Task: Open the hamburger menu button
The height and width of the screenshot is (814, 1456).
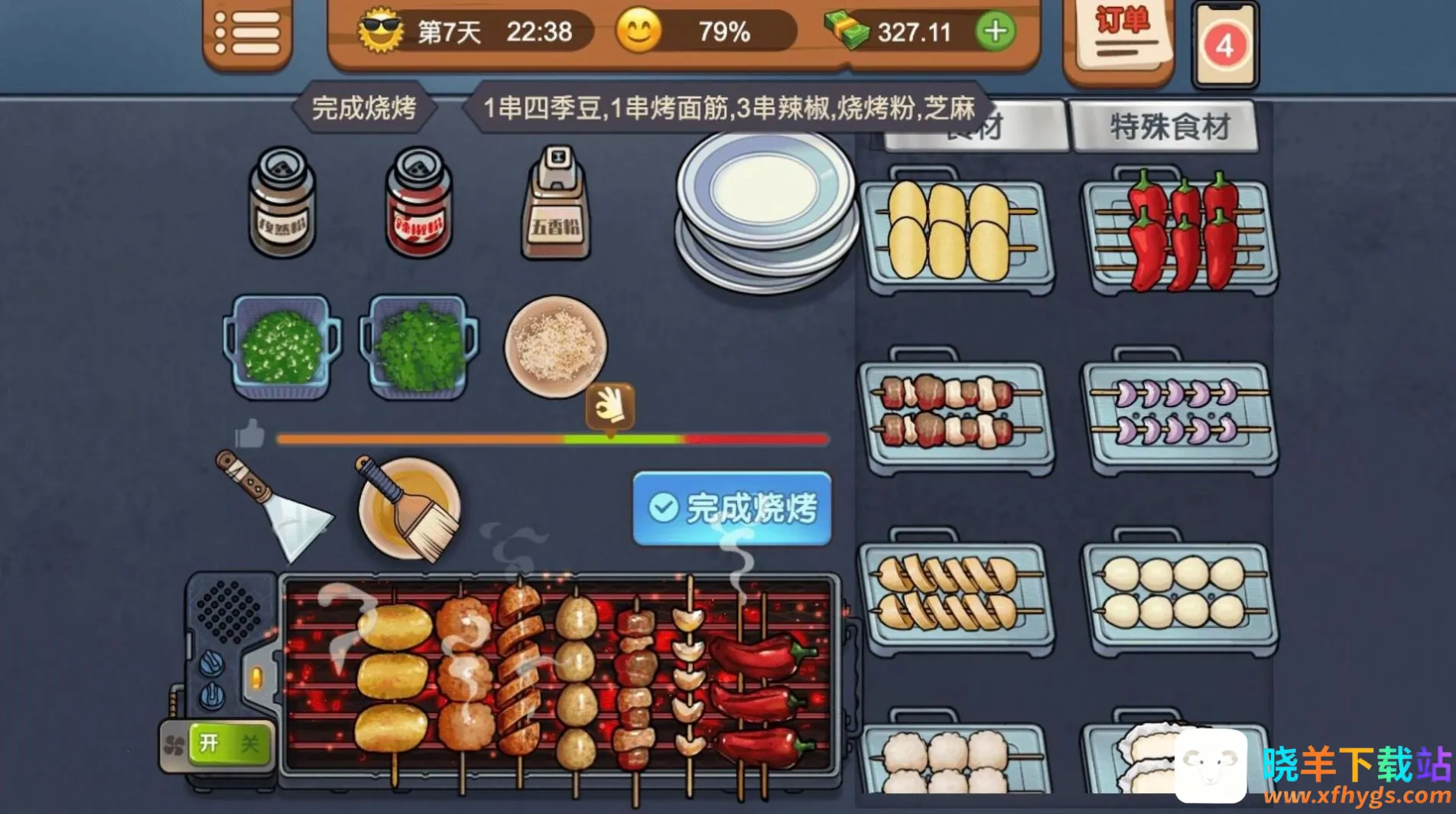Action: (x=247, y=33)
